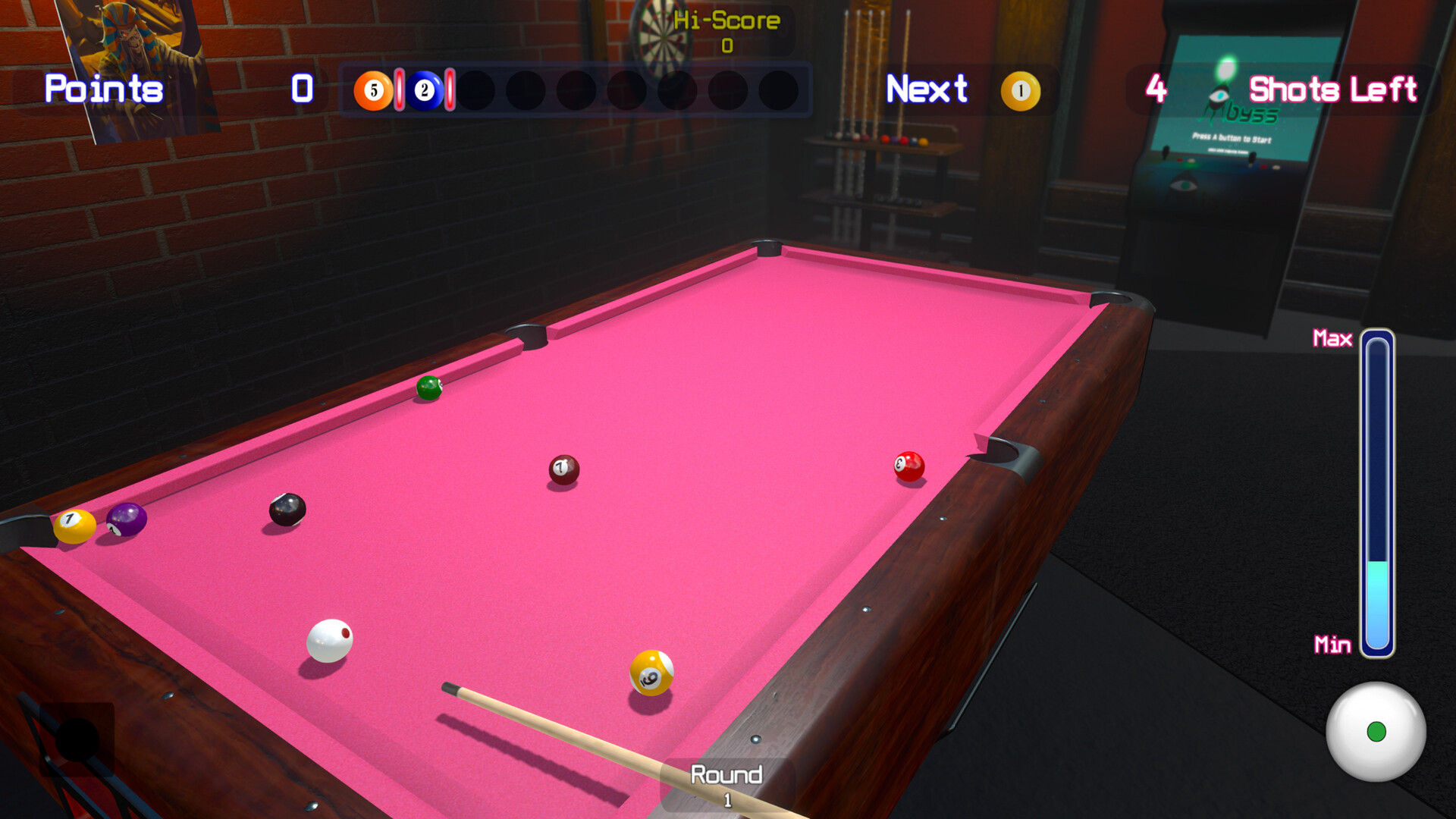This screenshot has width=1456, height=819.
Task: Open the Shots Left counter panel
Action: (1333, 89)
